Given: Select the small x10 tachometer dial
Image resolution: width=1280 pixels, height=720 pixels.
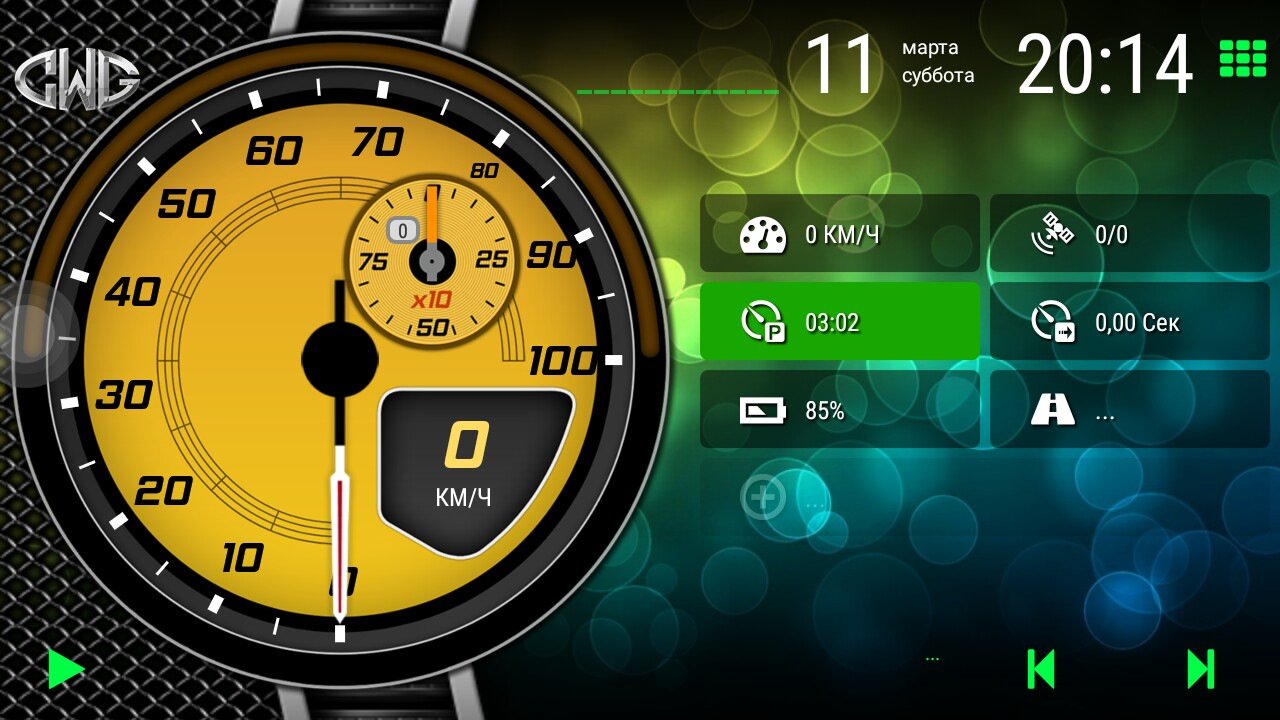Looking at the screenshot, I should pyautogui.click(x=431, y=260).
